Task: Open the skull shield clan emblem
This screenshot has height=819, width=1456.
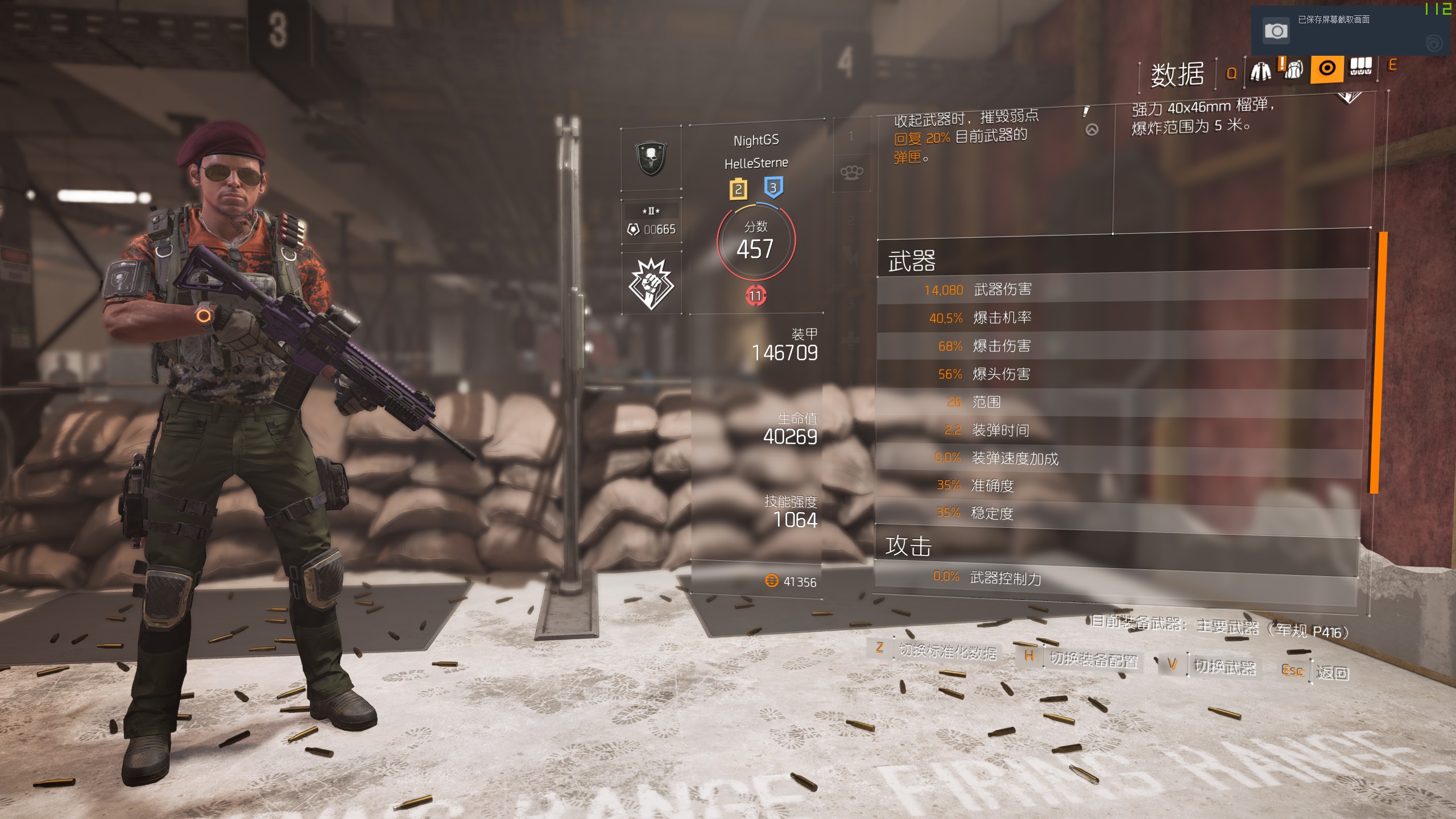Action: tap(651, 158)
